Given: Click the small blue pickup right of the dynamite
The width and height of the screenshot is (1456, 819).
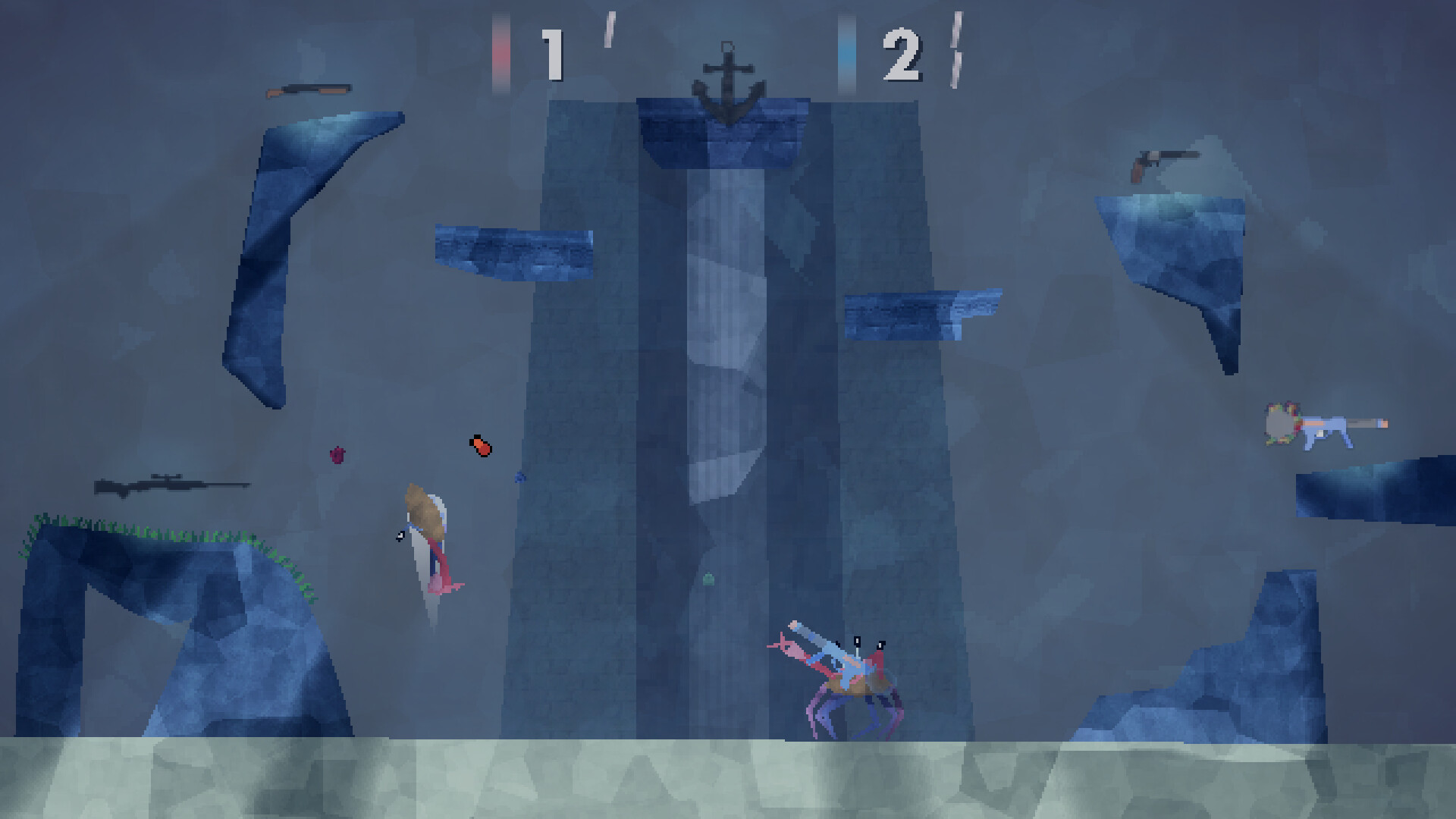Looking at the screenshot, I should coord(519,478).
